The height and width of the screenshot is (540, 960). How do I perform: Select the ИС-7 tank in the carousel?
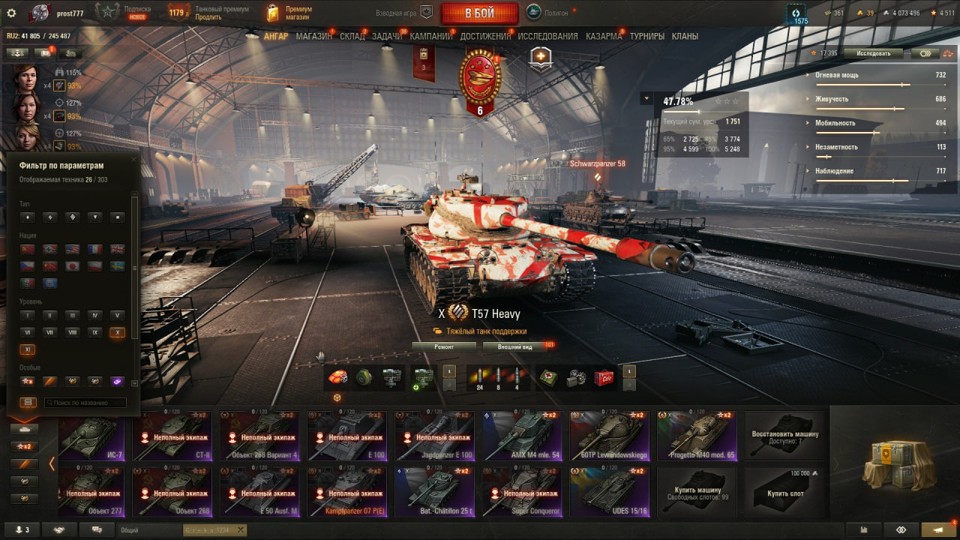[x=92, y=435]
